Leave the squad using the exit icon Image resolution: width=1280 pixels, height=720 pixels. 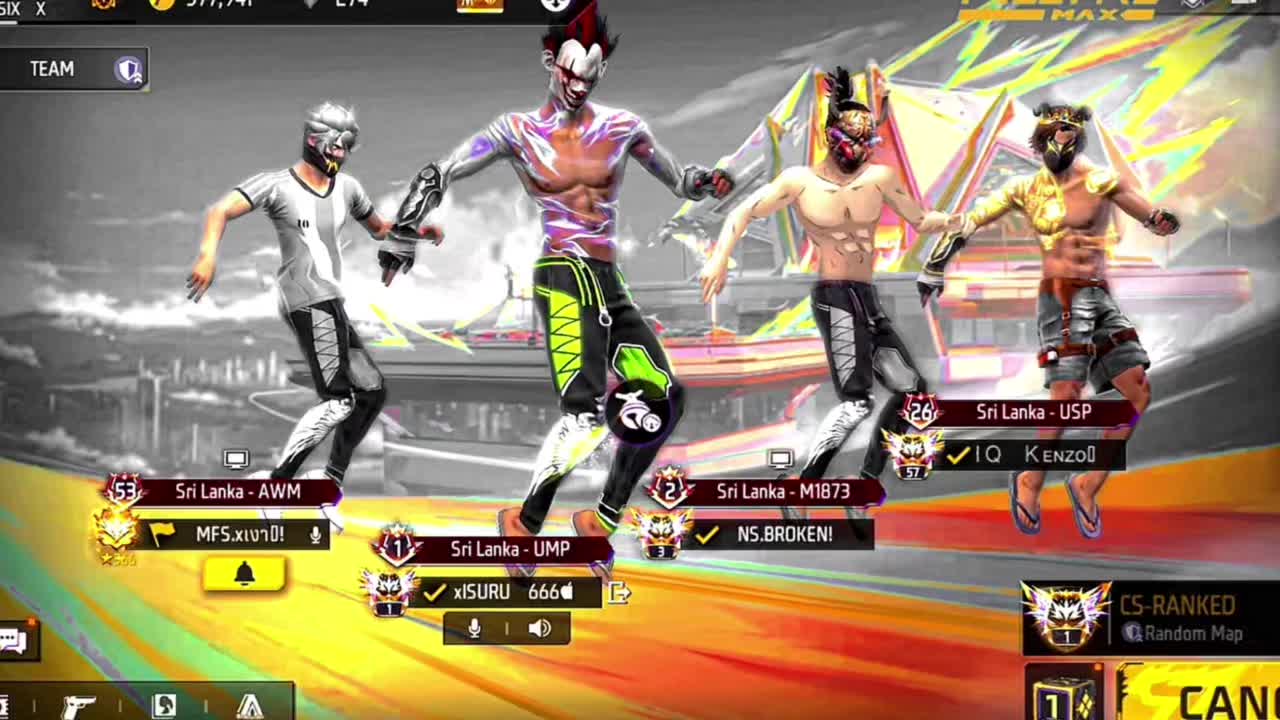(619, 593)
